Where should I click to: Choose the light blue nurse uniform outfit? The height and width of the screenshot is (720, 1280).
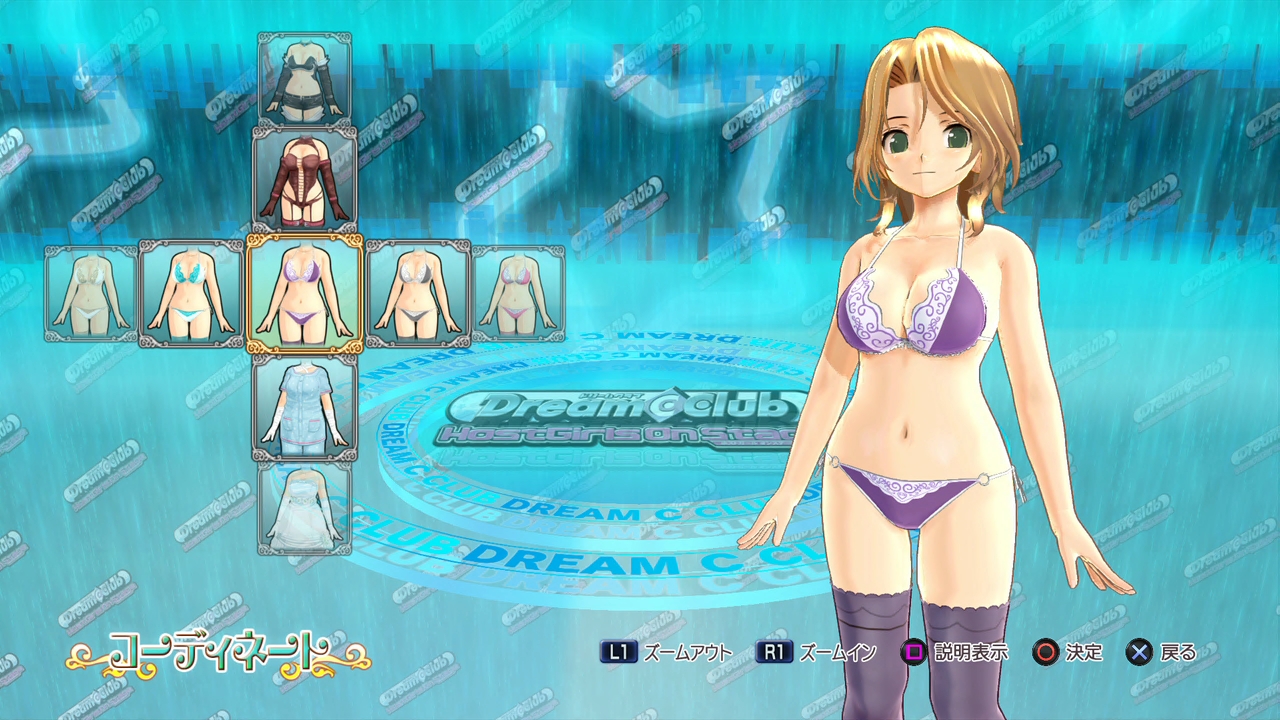[304, 408]
